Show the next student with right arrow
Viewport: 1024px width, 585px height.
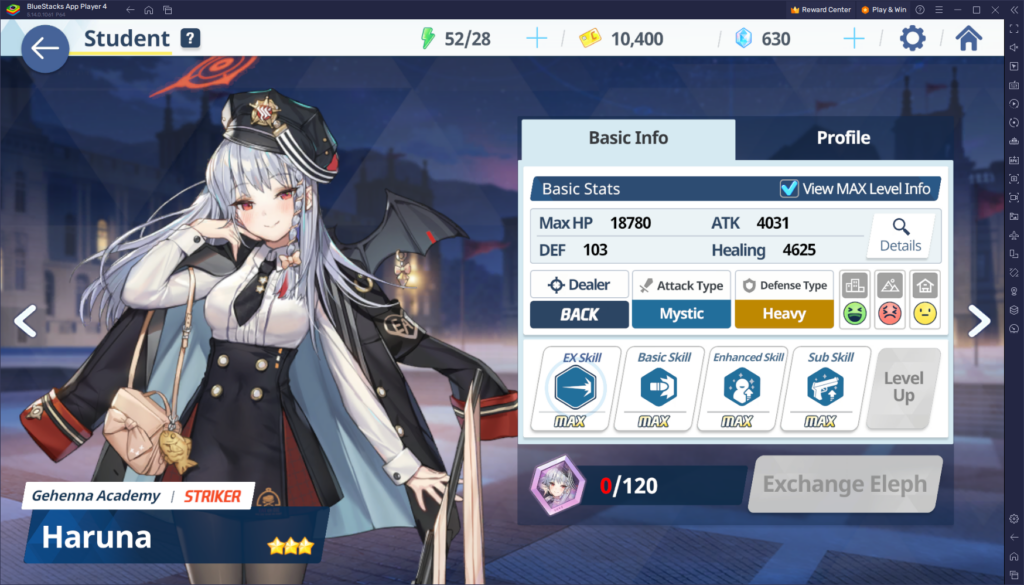(x=979, y=320)
